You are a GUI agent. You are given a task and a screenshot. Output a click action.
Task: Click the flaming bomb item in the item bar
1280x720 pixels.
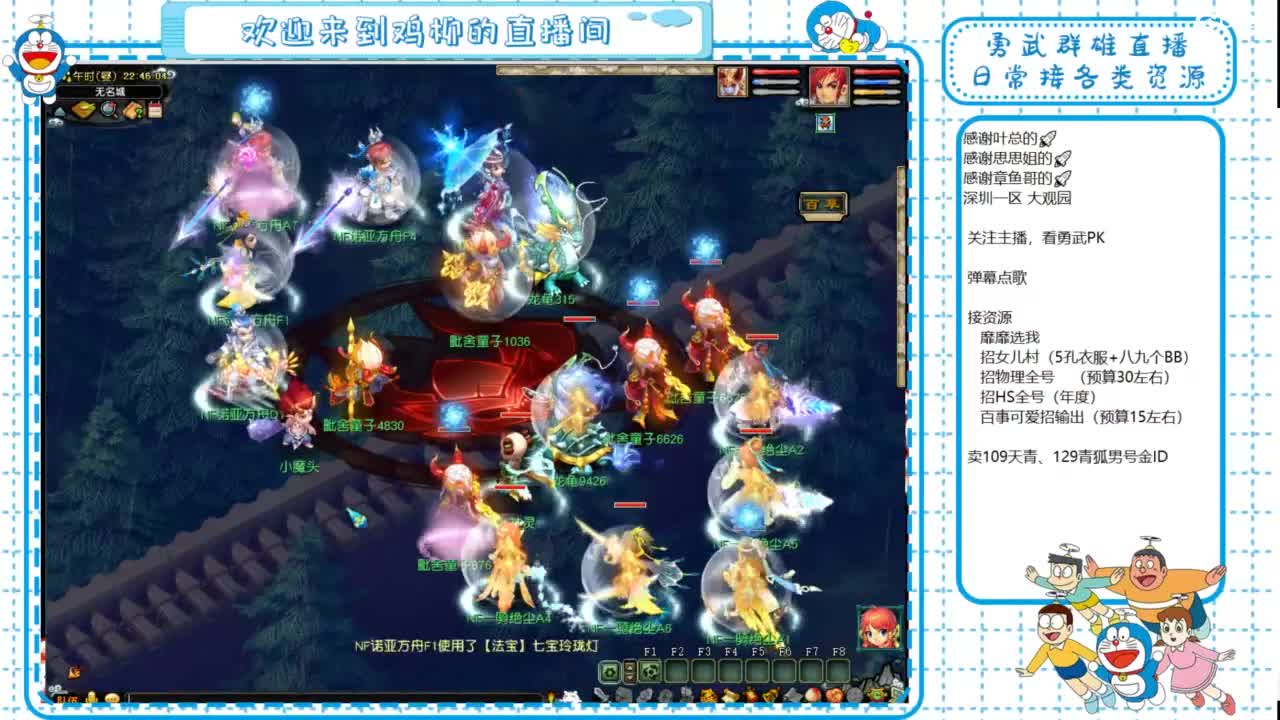(x=750, y=695)
